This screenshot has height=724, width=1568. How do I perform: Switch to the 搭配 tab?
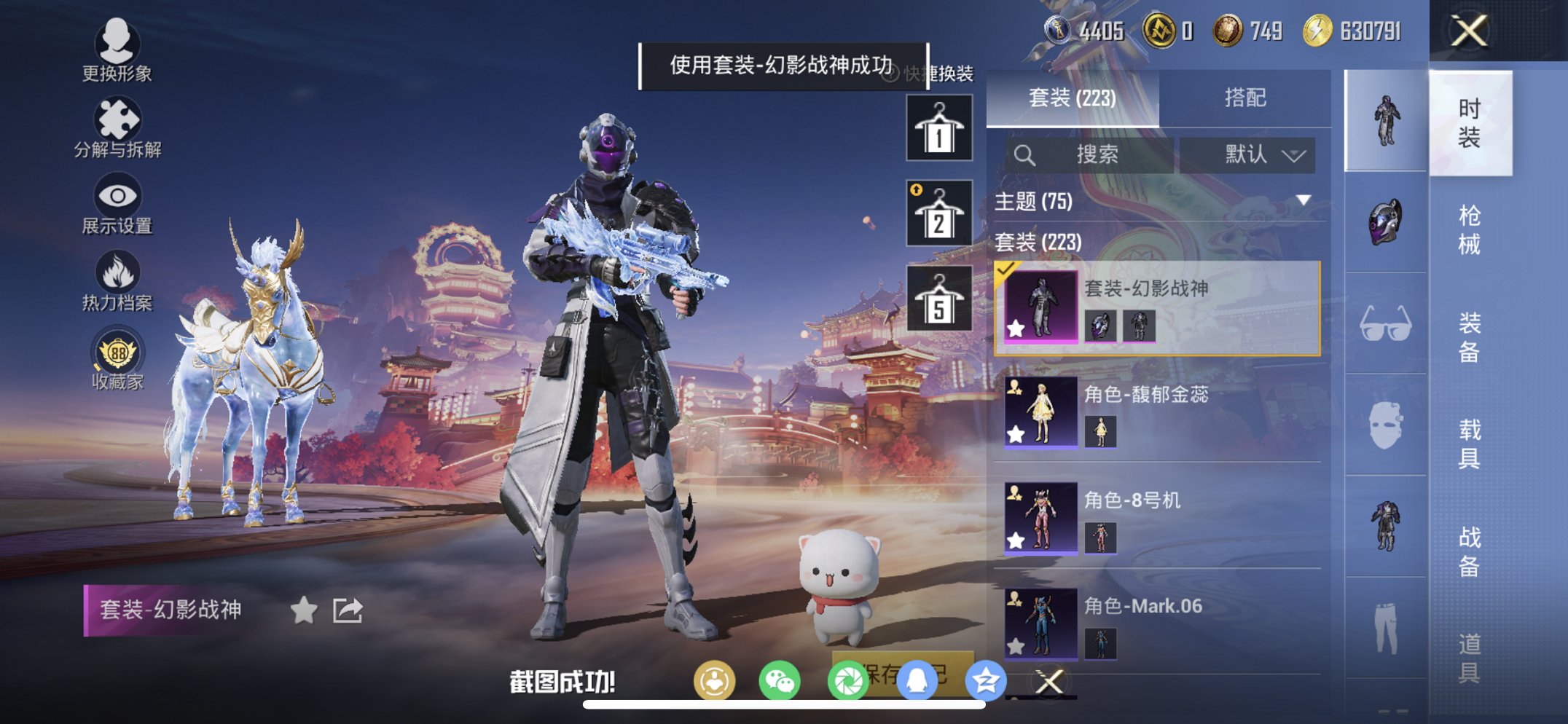tap(1246, 97)
